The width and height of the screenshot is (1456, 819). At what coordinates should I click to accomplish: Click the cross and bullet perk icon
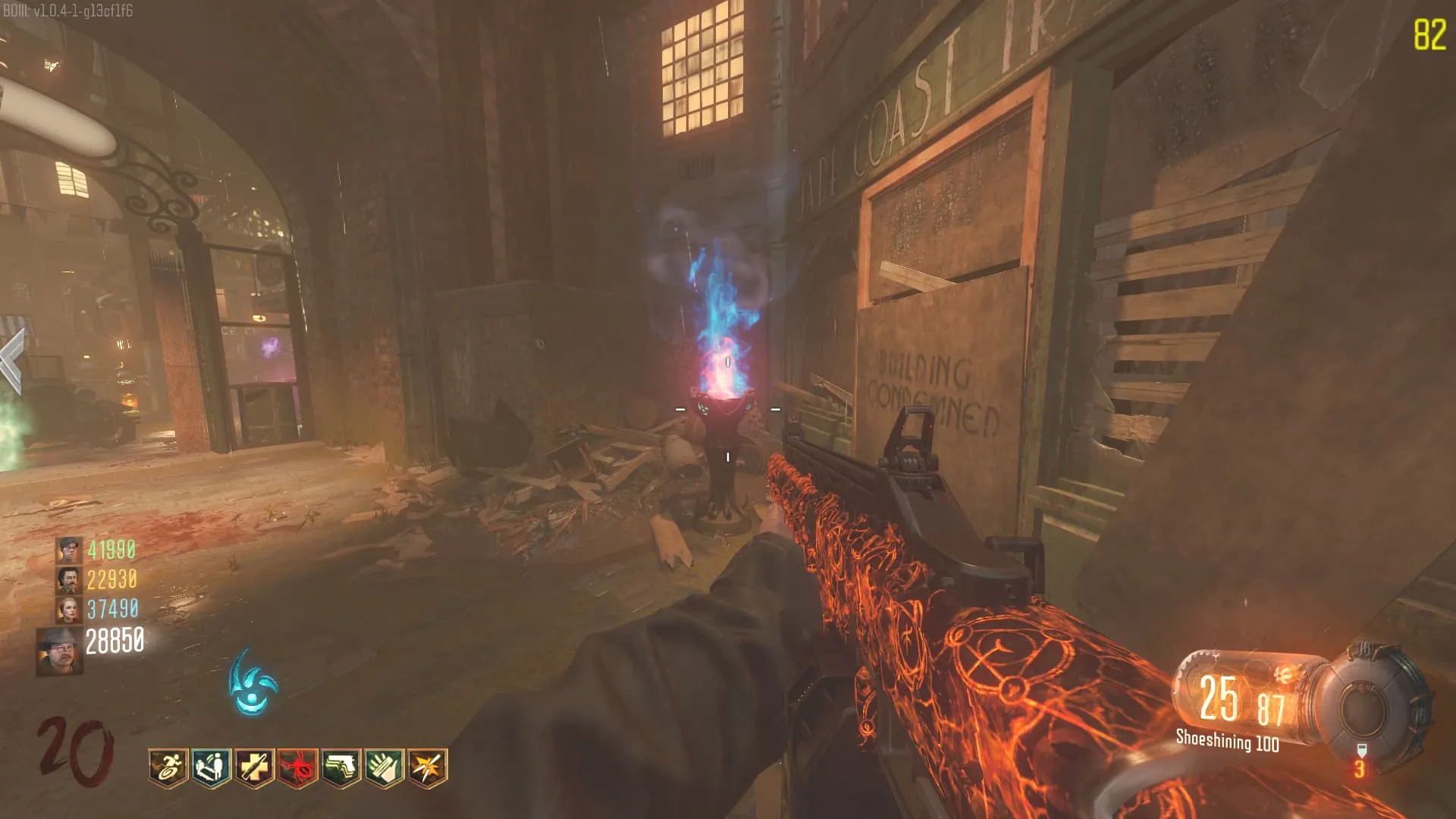tap(255, 767)
